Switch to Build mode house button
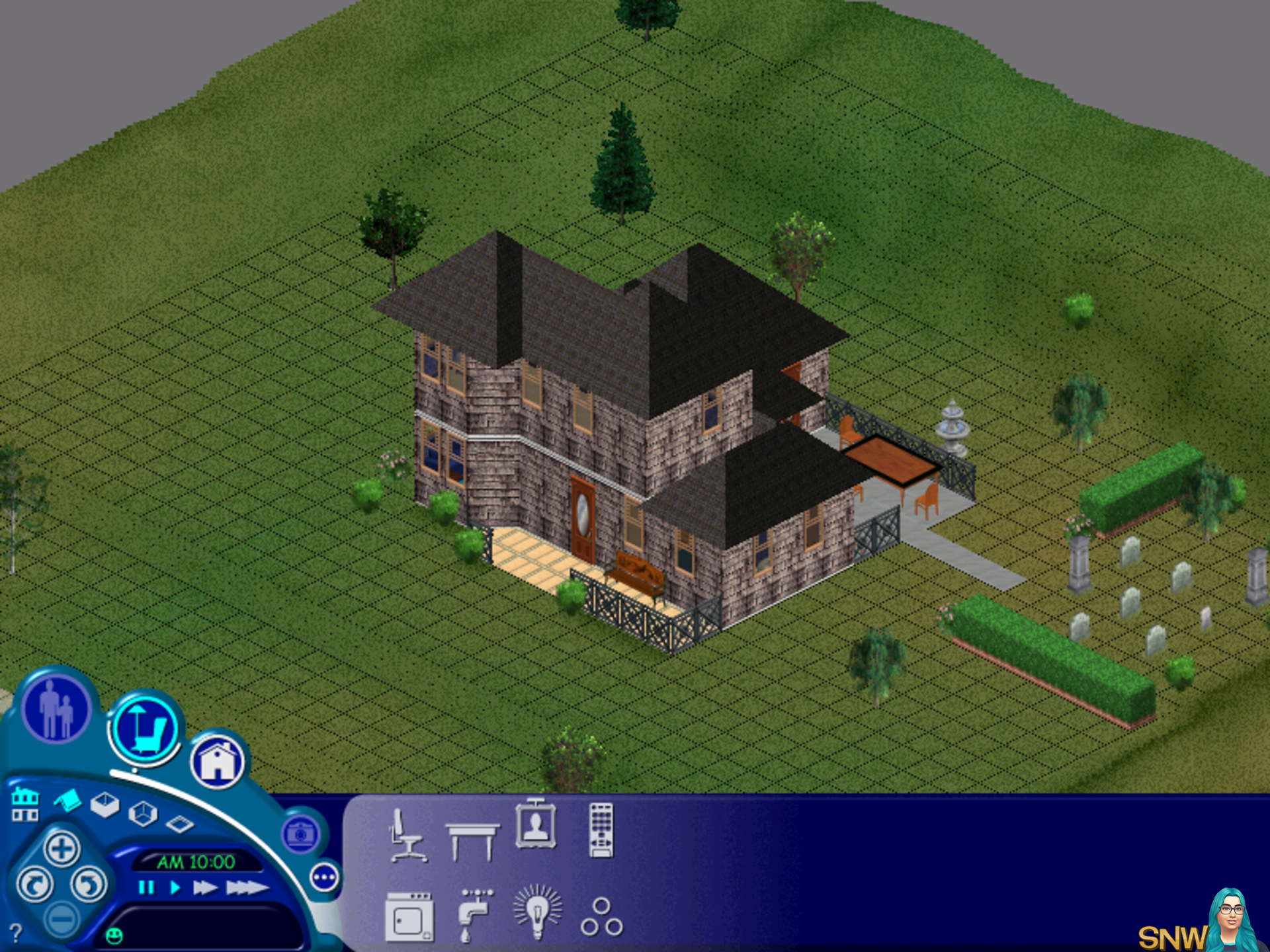 [x=218, y=761]
